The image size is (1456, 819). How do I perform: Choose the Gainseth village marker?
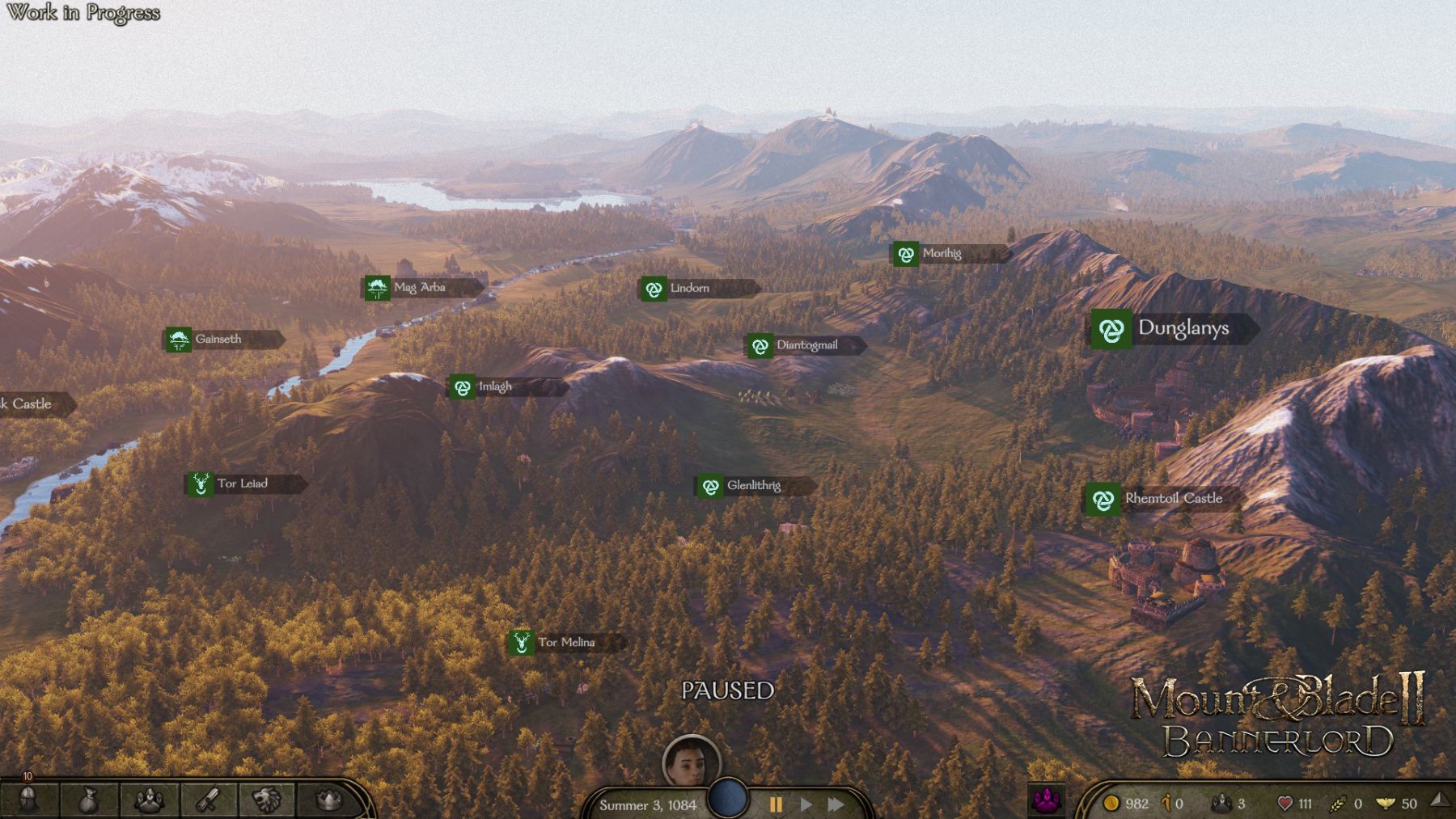point(179,340)
